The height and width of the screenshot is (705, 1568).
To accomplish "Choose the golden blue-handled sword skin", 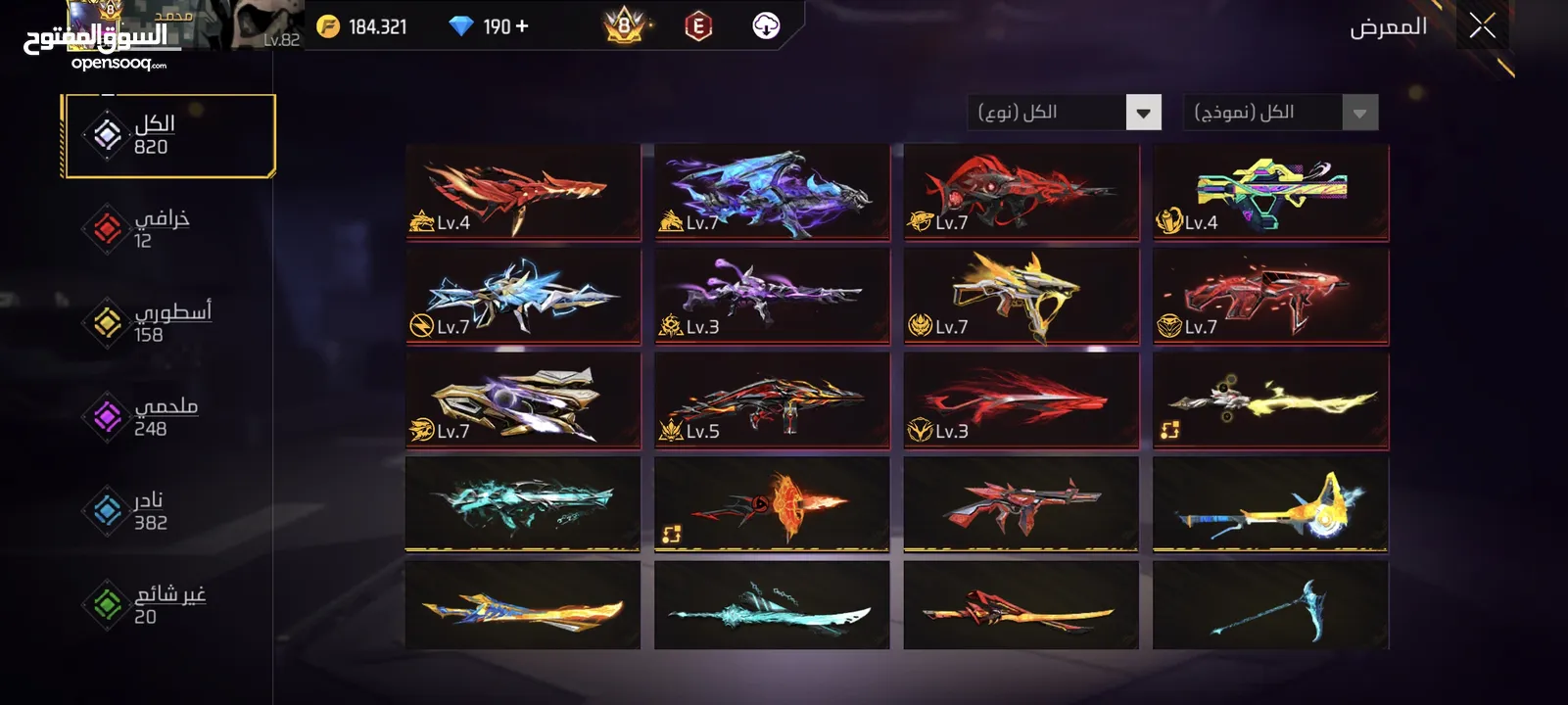I will tap(523, 605).
